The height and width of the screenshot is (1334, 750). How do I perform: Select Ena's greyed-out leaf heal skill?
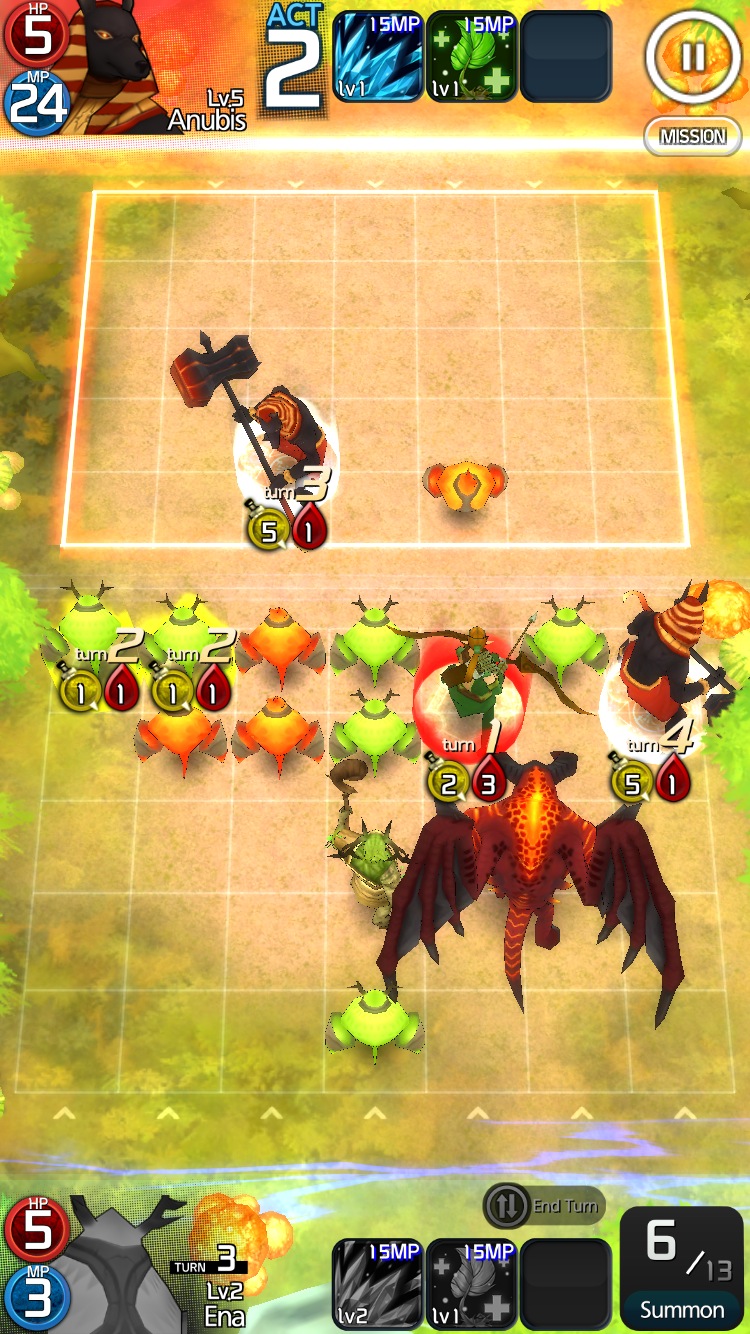(x=471, y=1285)
